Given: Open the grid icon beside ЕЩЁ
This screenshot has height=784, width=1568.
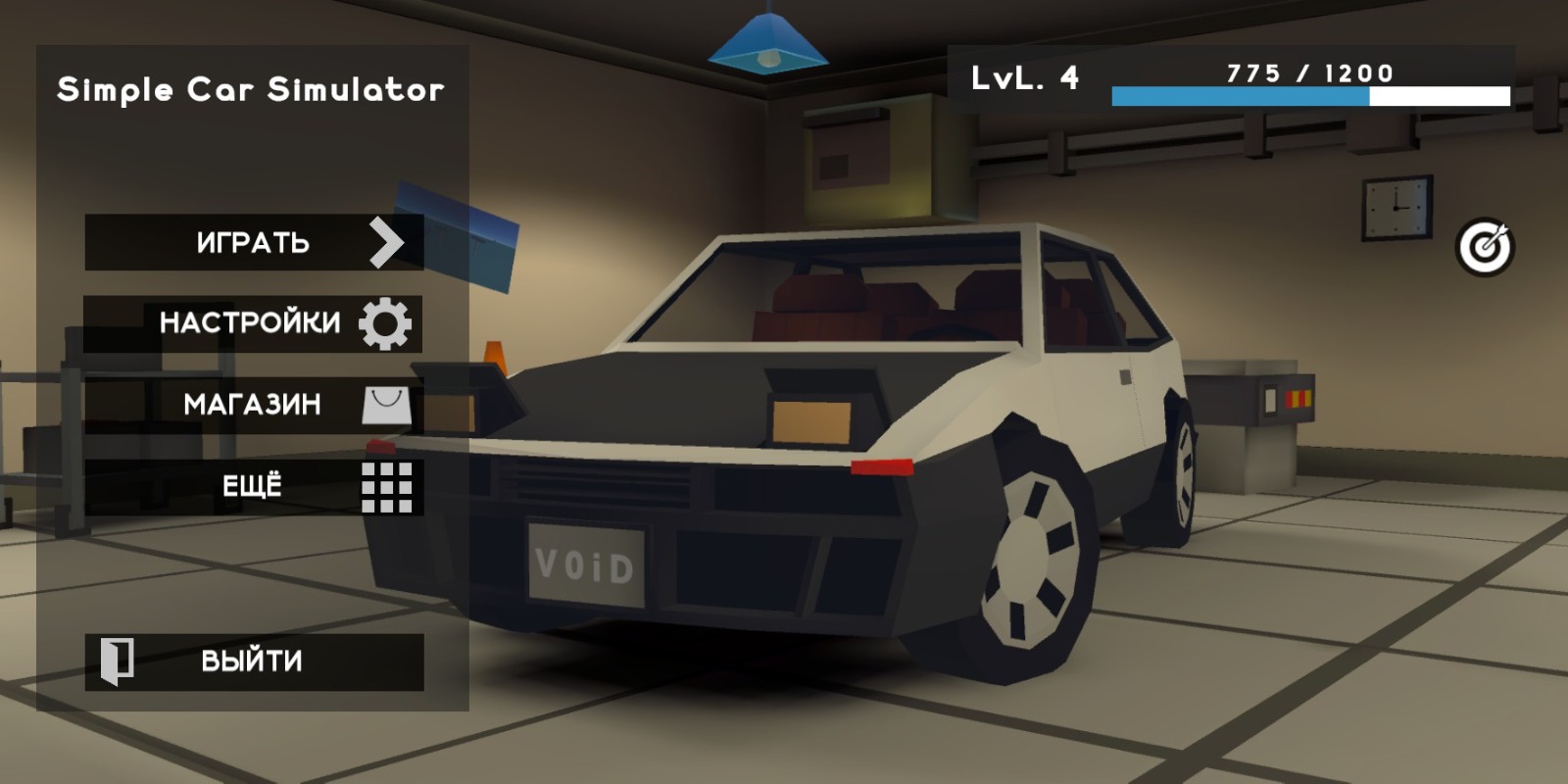Looking at the screenshot, I should pyautogui.click(x=389, y=487).
